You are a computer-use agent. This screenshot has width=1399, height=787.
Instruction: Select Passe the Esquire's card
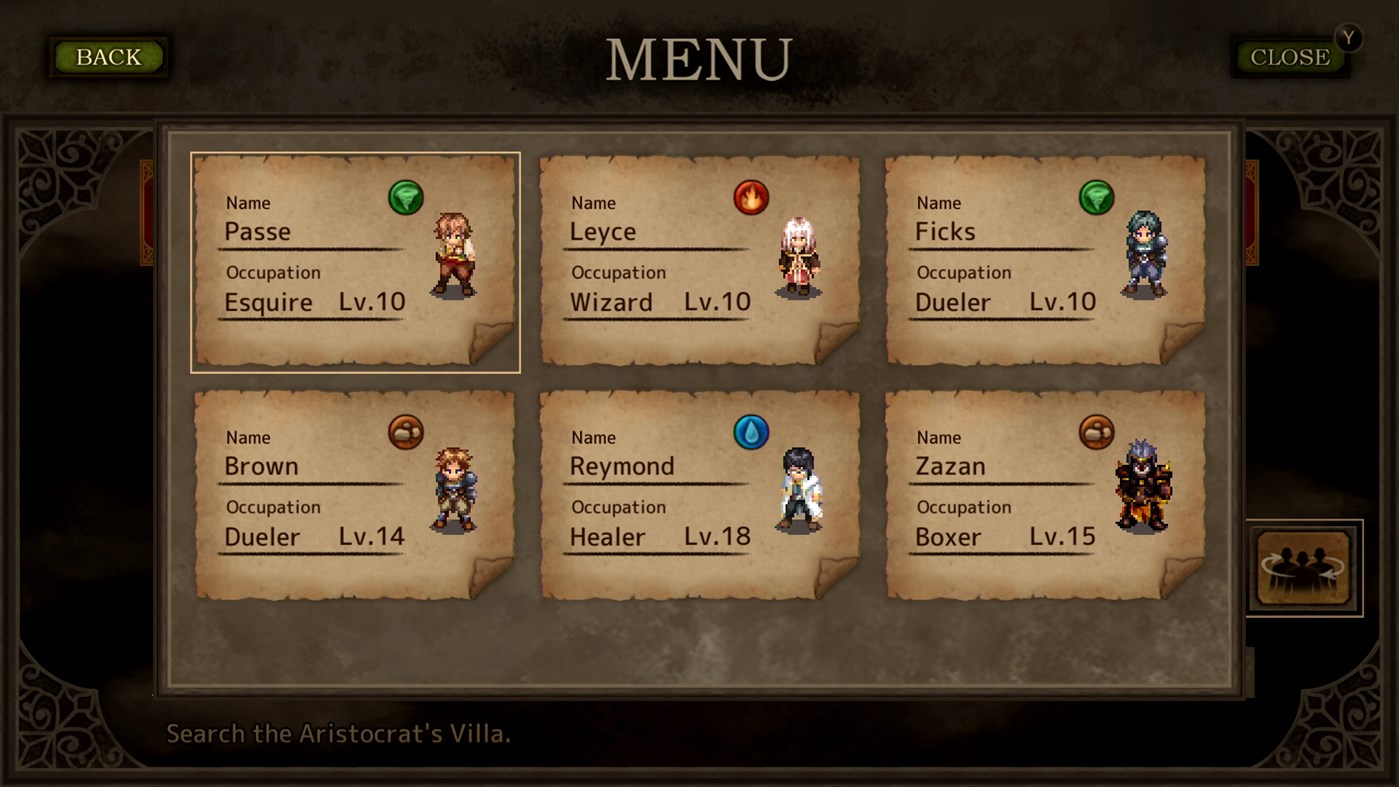point(355,260)
